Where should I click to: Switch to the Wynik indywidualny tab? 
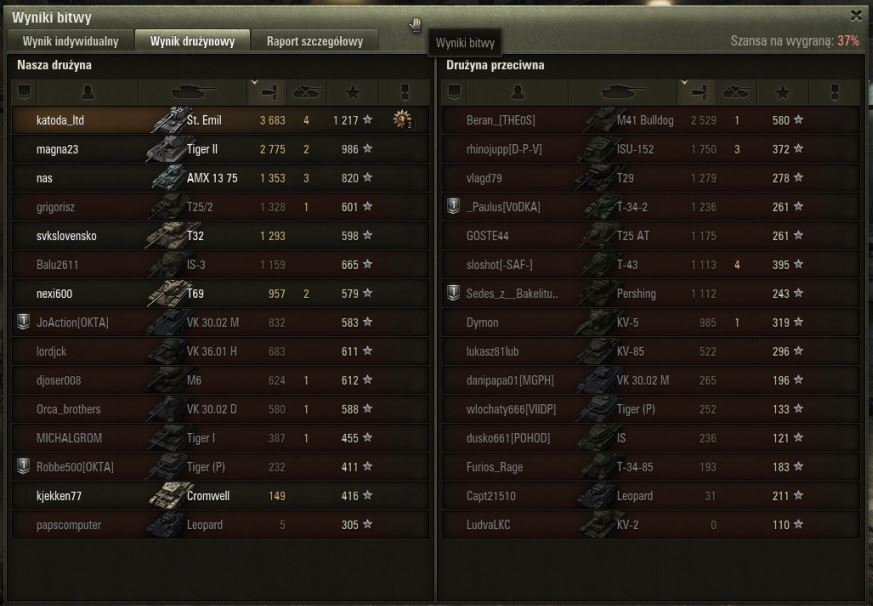click(70, 41)
